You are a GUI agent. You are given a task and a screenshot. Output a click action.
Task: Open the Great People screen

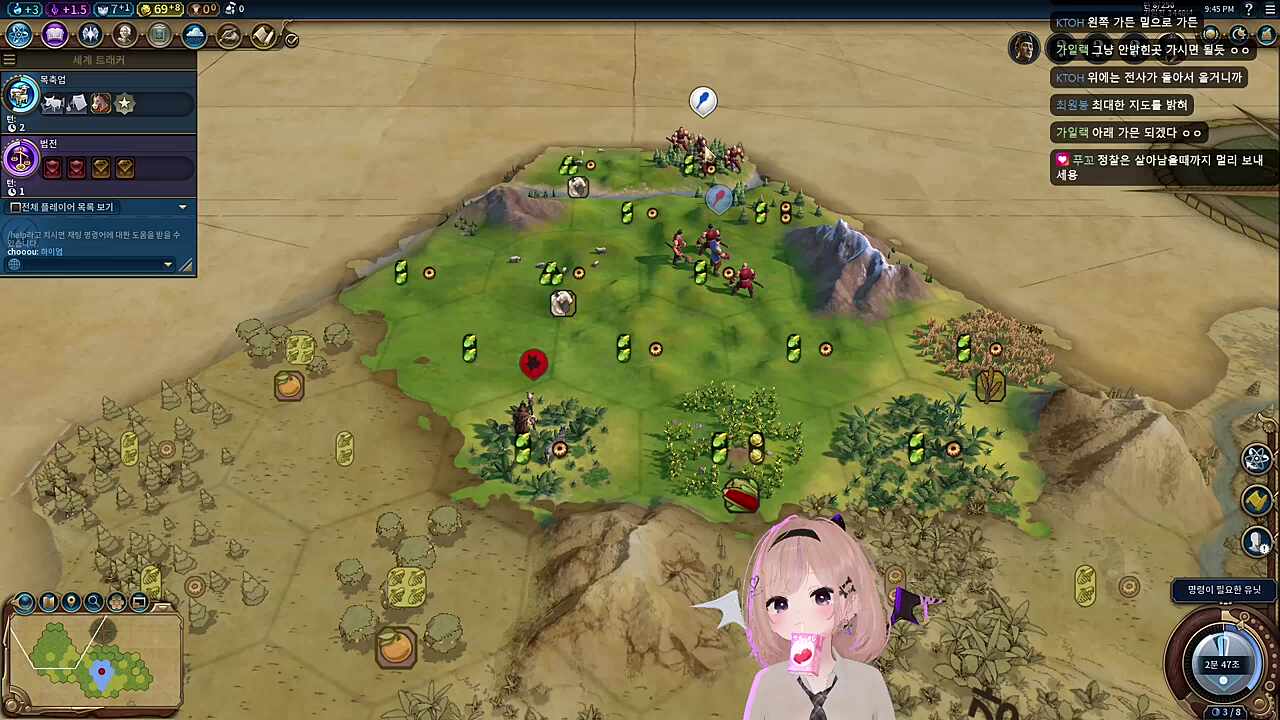124,35
